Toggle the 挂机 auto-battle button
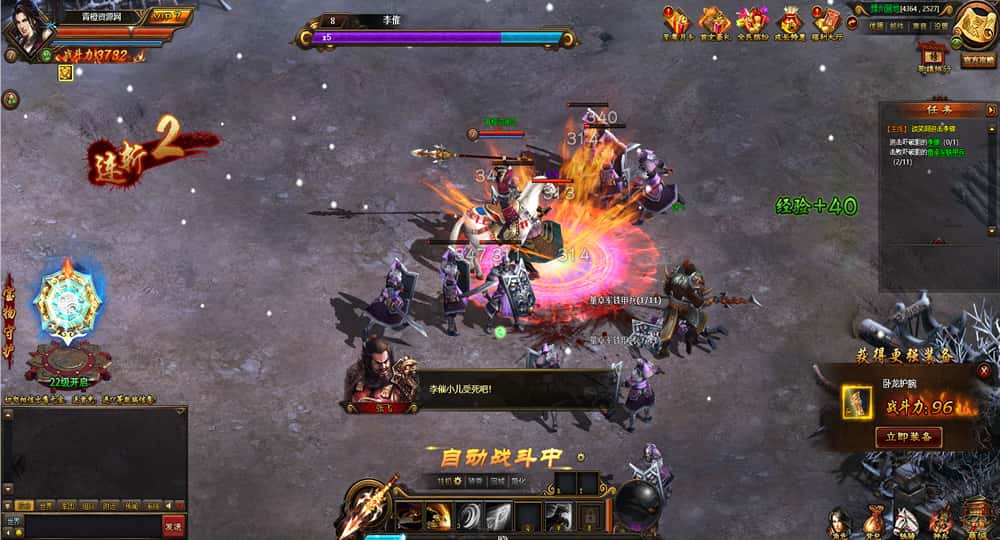 [445, 481]
